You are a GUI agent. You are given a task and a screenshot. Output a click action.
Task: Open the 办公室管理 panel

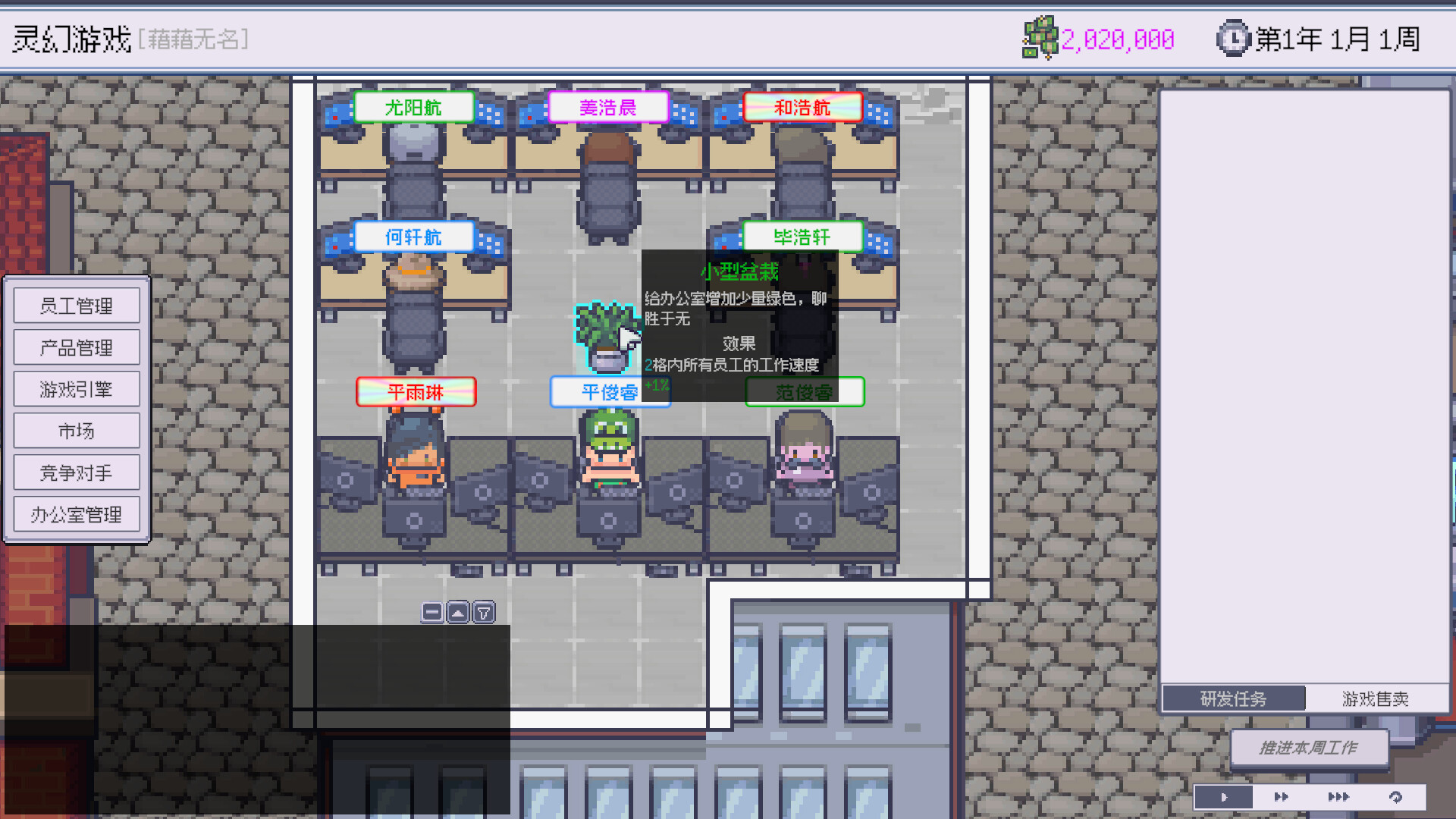(77, 514)
